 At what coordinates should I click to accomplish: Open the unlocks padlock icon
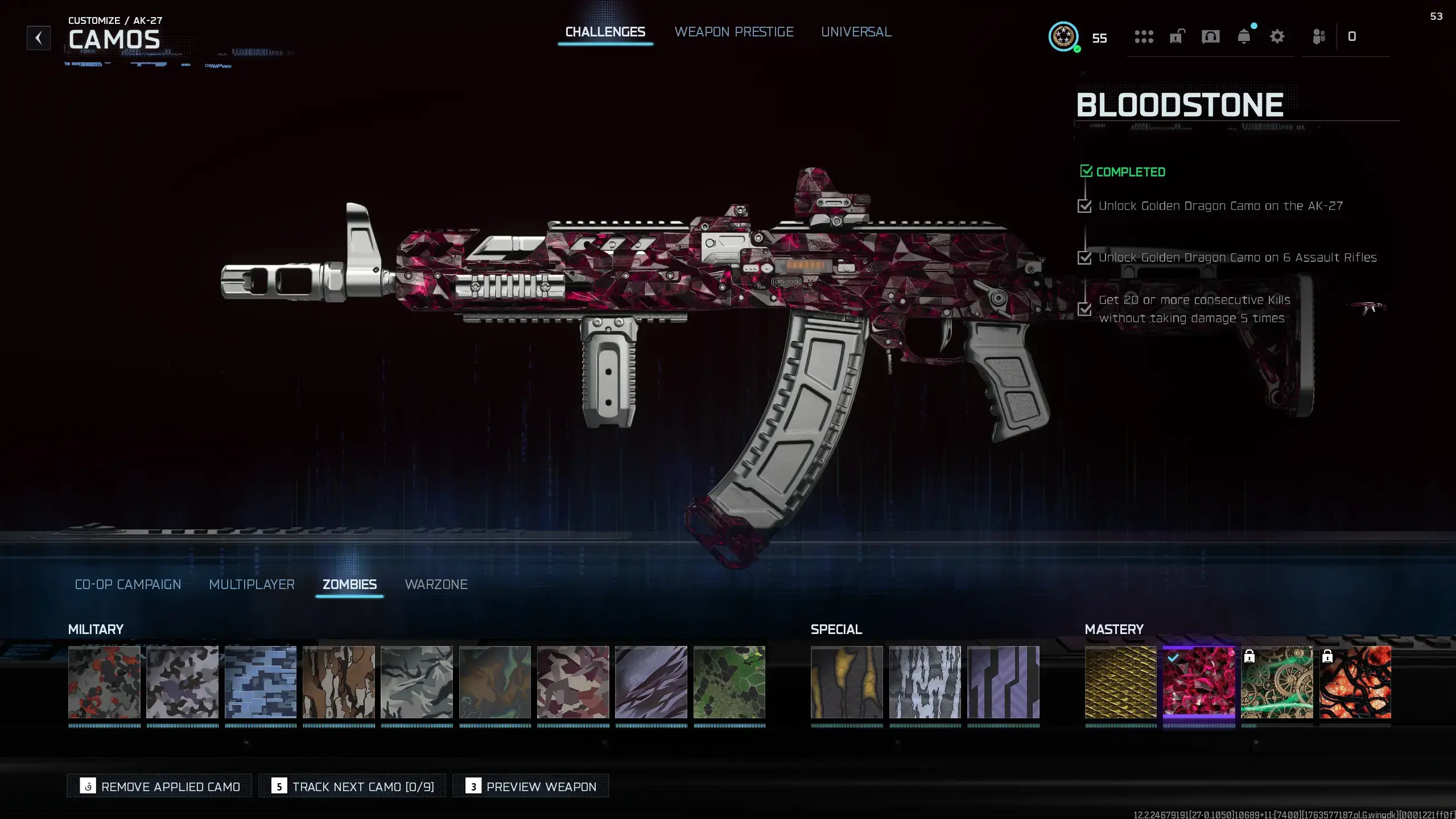(x=1176, y=36)
